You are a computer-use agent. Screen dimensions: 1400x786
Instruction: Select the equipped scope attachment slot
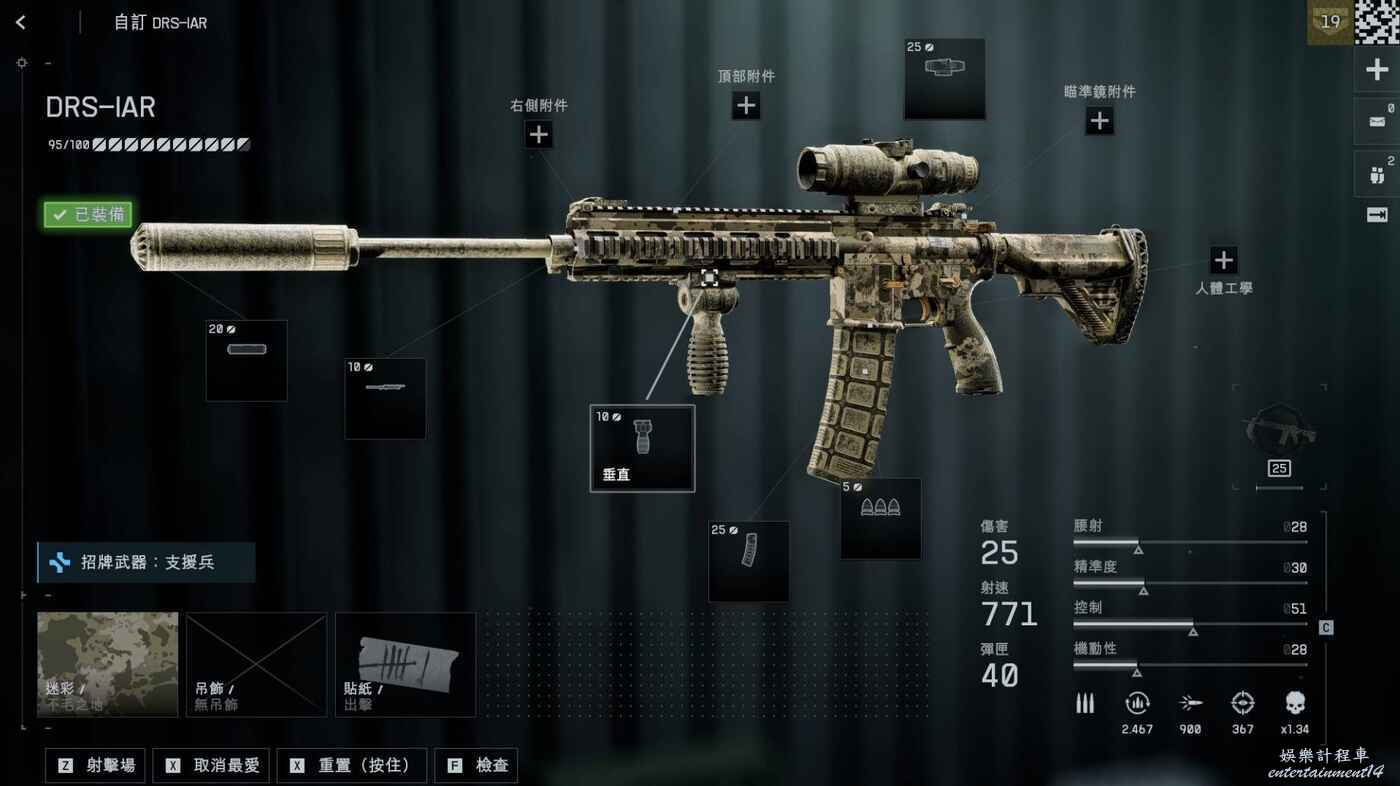tap(944, 78)
